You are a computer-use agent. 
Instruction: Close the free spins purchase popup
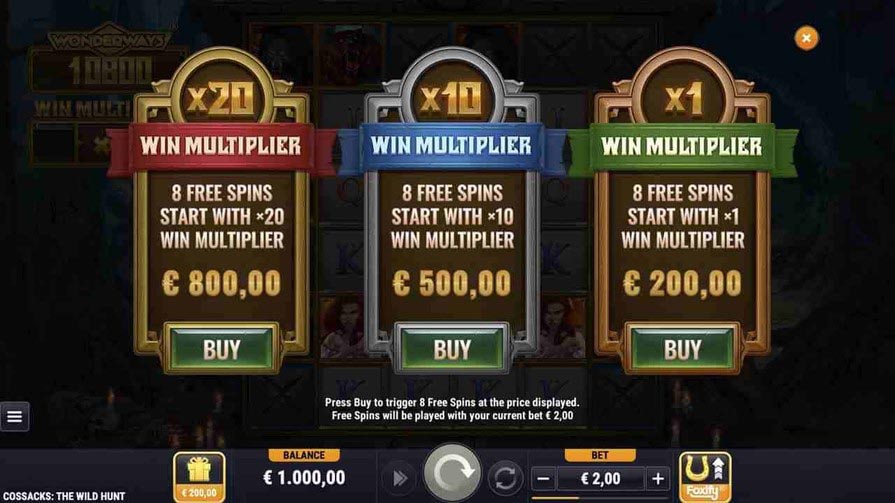[x=806, y=38]
